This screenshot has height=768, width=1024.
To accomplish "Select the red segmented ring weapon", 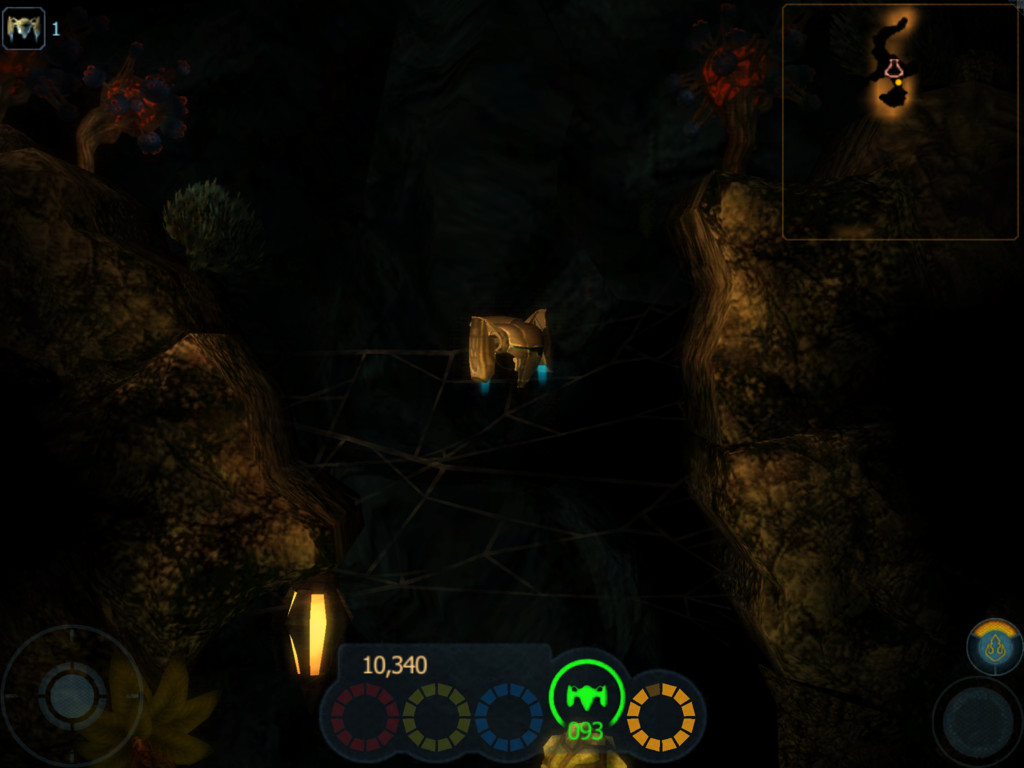I will (365, 717).
